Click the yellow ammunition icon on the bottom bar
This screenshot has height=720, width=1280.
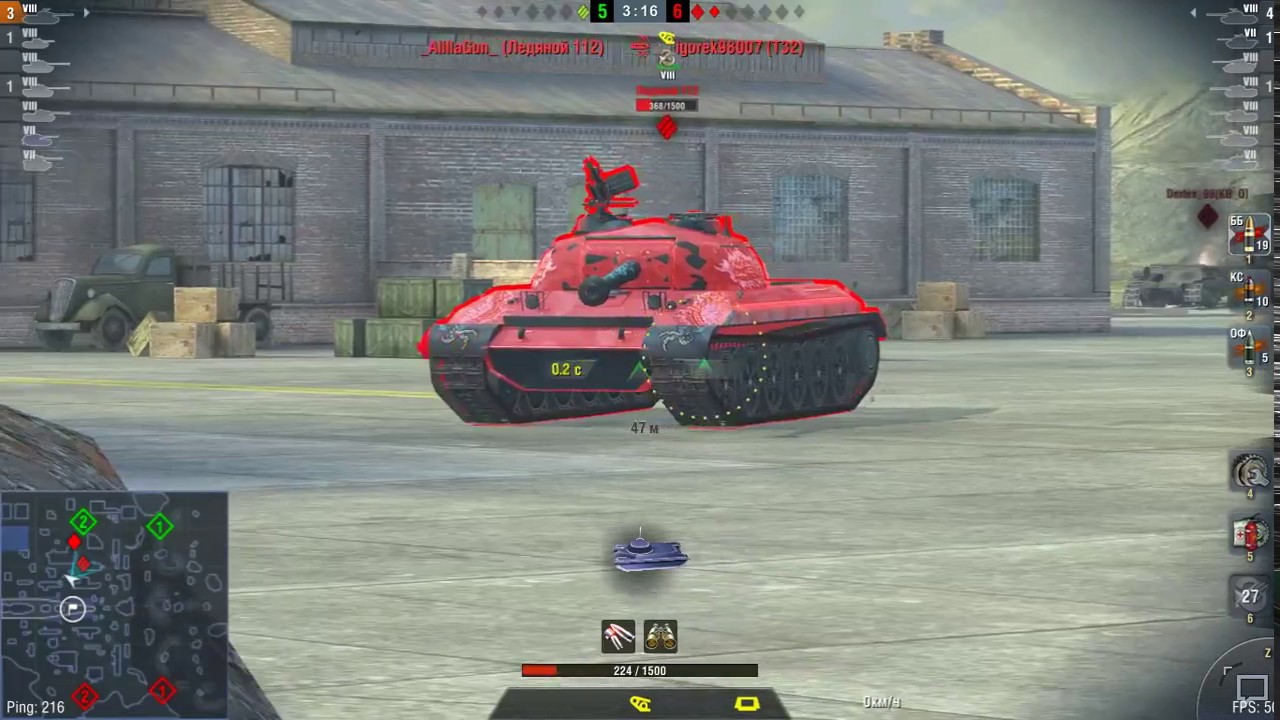640,705
